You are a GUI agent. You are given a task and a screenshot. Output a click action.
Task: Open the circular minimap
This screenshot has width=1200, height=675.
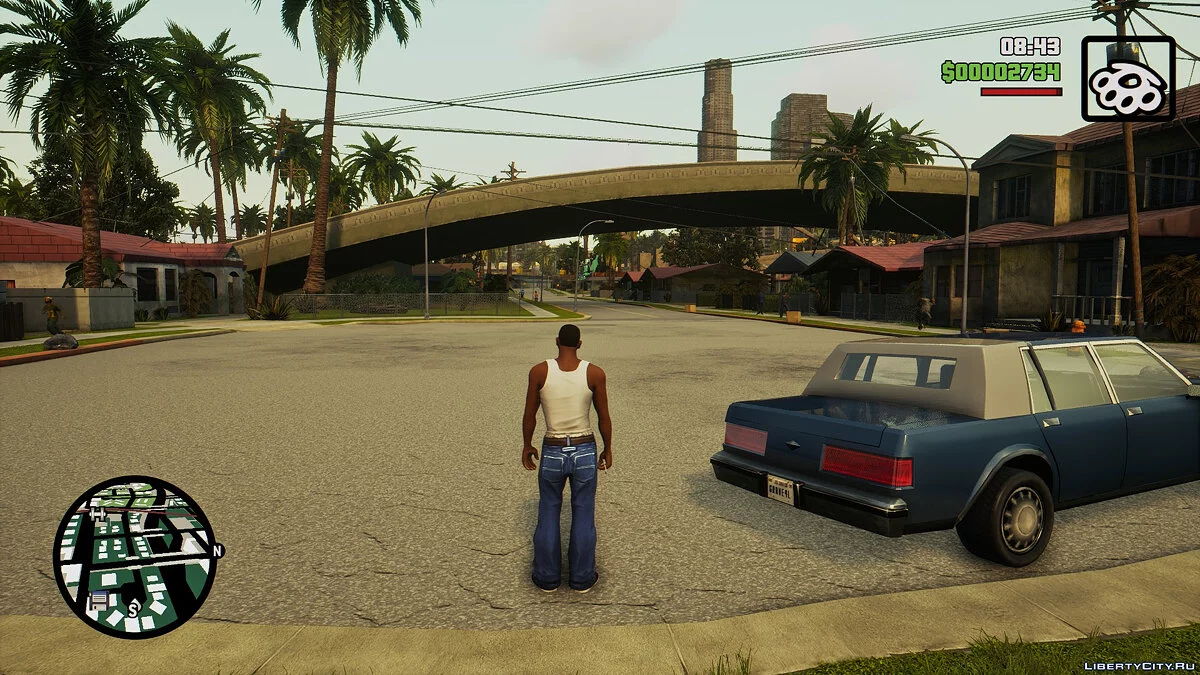[x=134, y=556]
